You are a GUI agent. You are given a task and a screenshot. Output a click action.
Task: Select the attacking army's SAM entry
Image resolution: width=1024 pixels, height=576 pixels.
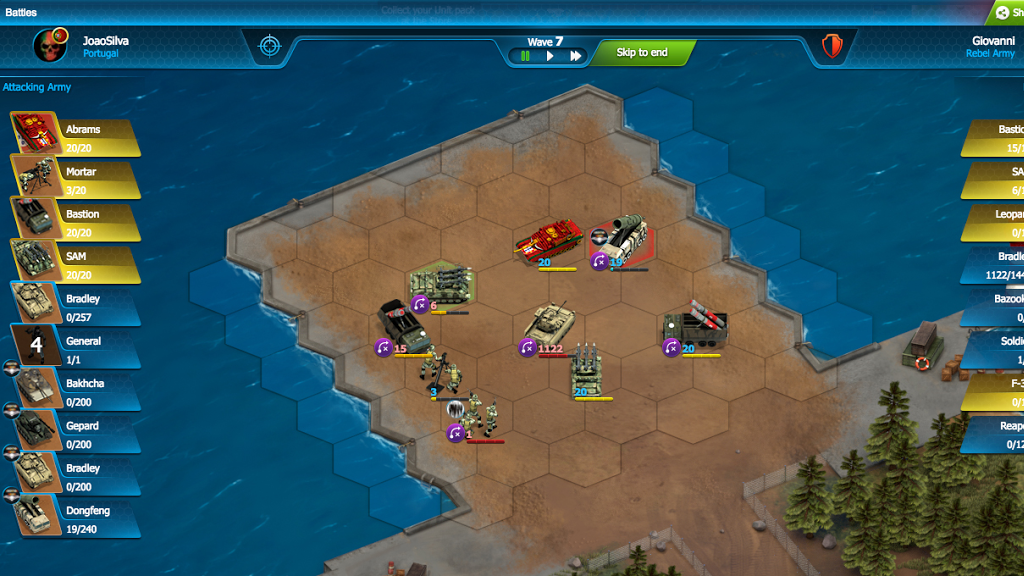[76, 265]
